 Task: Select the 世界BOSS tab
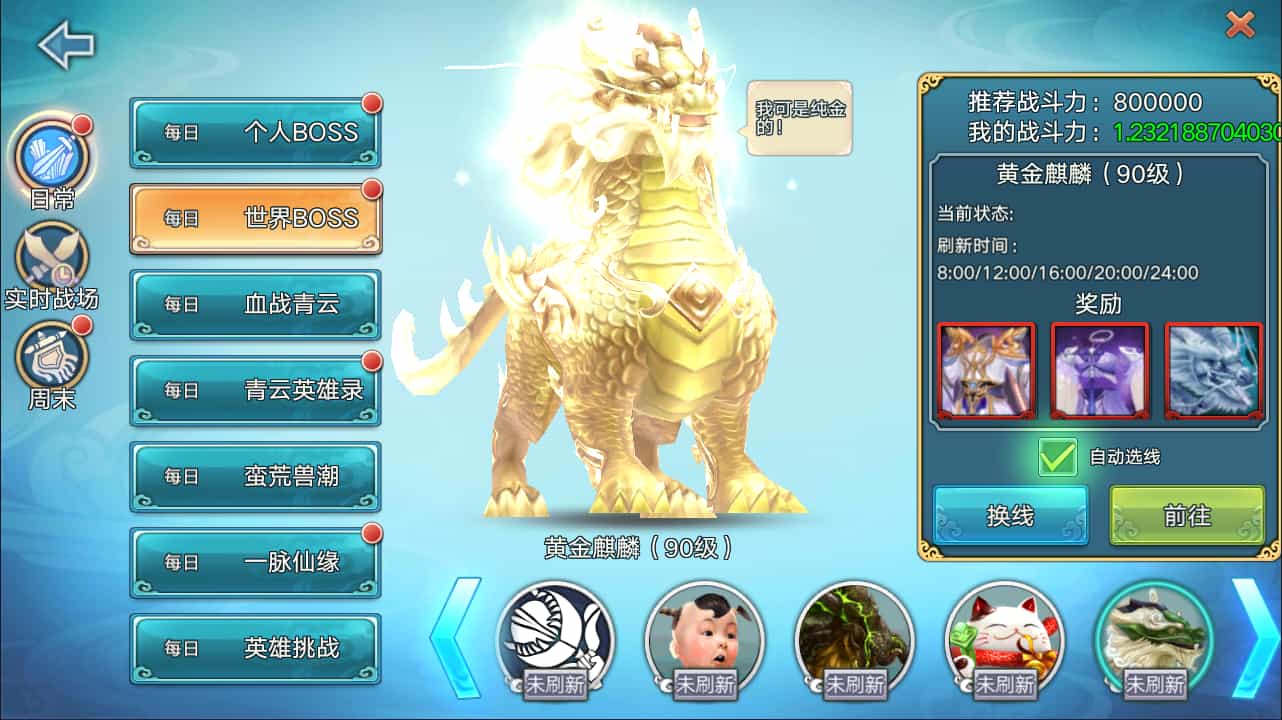(255, 218)
